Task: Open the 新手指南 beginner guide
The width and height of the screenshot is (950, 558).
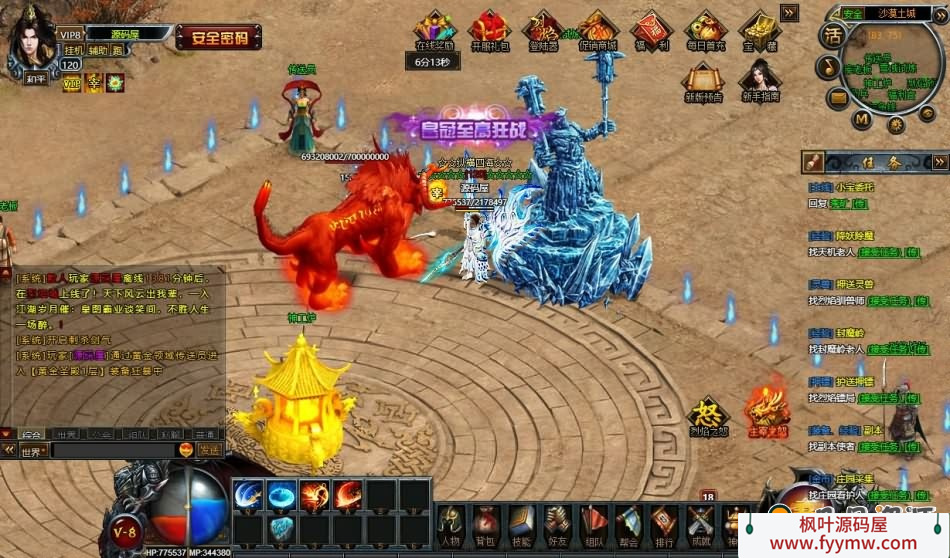Action: [x=760, y=80]
